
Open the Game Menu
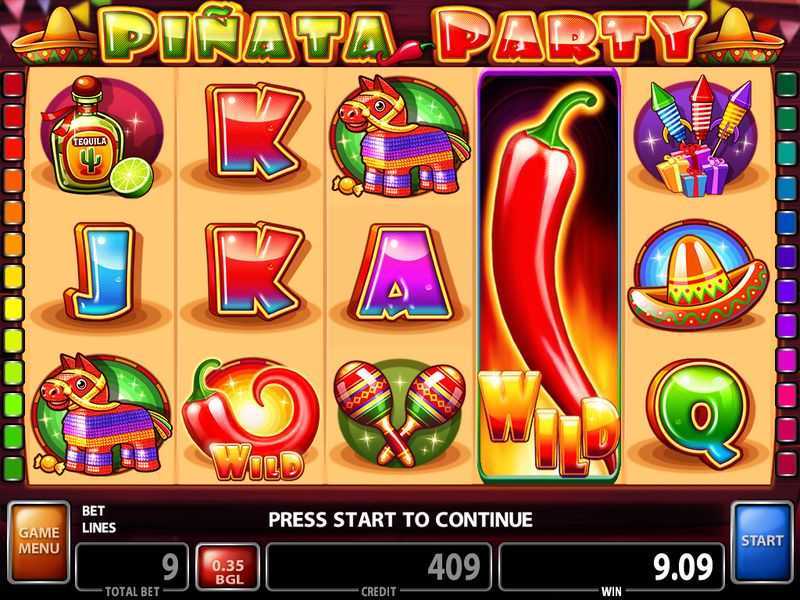point(38,542)
